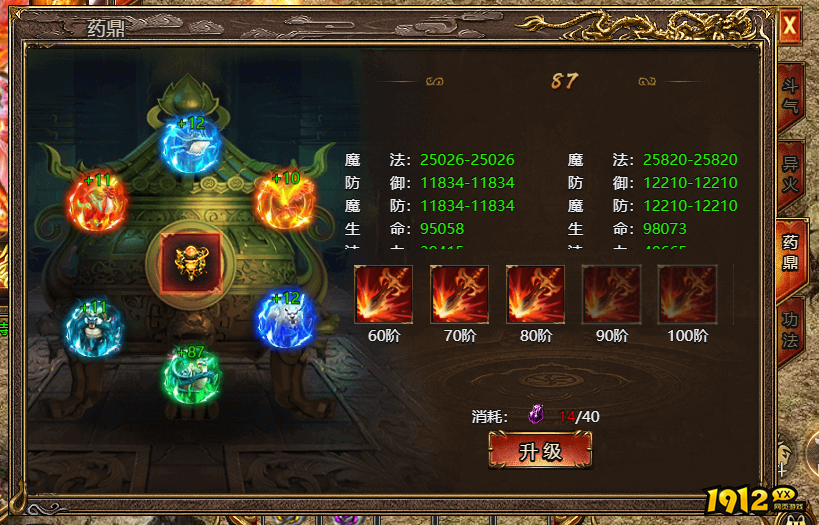
Task: Click the 升级 upgrade button
Action: (540, 451)
